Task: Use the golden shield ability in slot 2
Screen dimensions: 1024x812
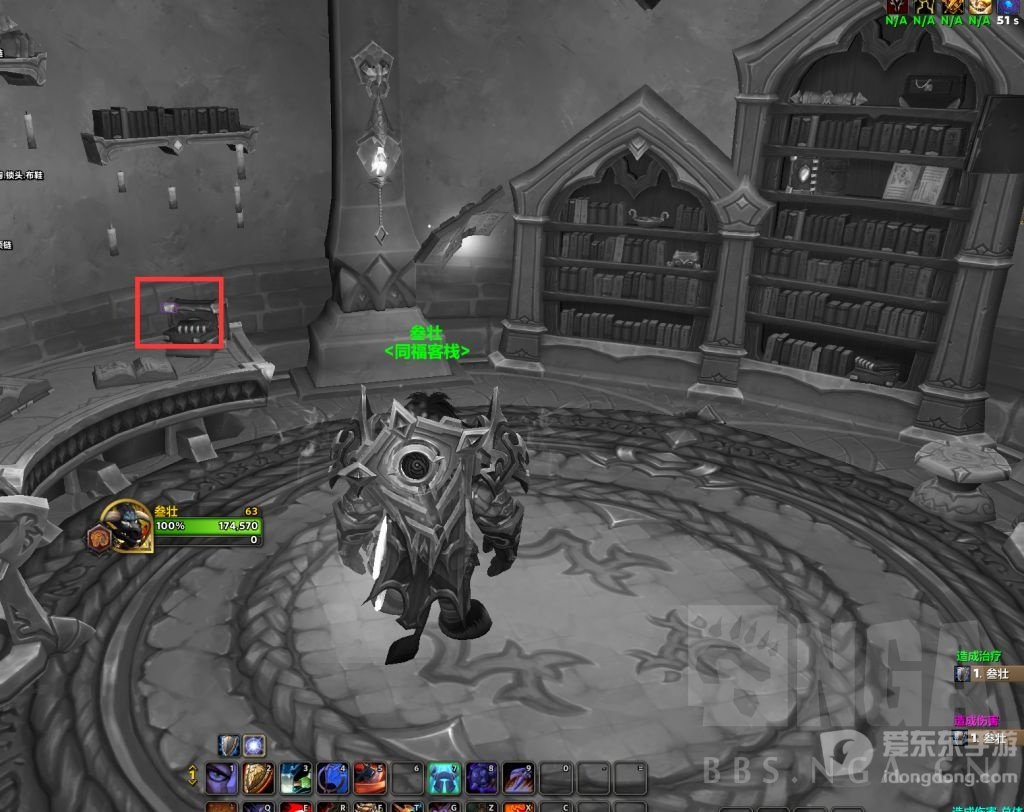Action: (259, 777)
